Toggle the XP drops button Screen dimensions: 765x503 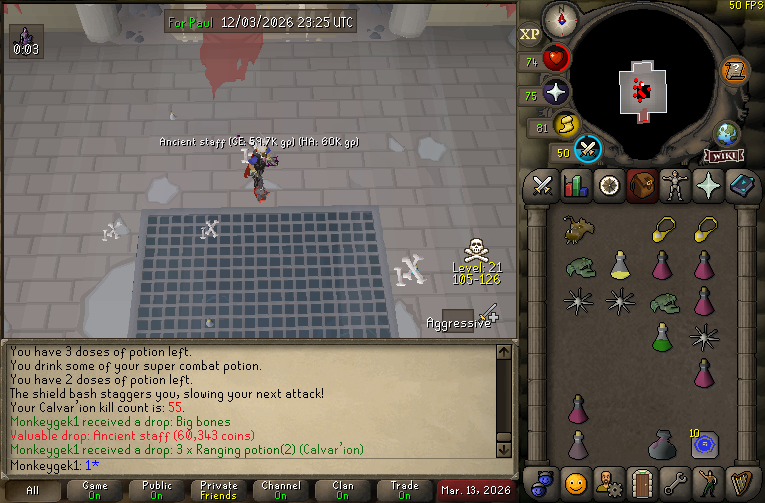pos(530,35)
